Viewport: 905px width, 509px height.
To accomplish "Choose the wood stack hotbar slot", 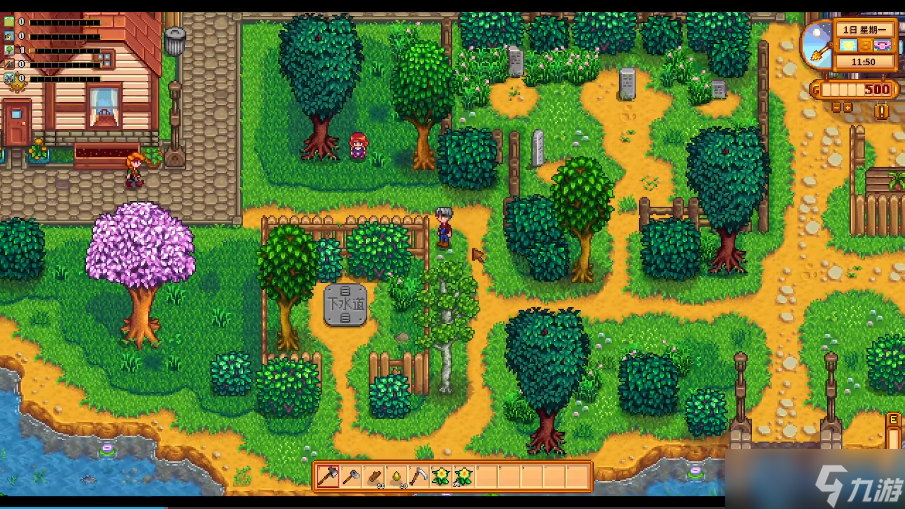I will click(x=374, y=476).
